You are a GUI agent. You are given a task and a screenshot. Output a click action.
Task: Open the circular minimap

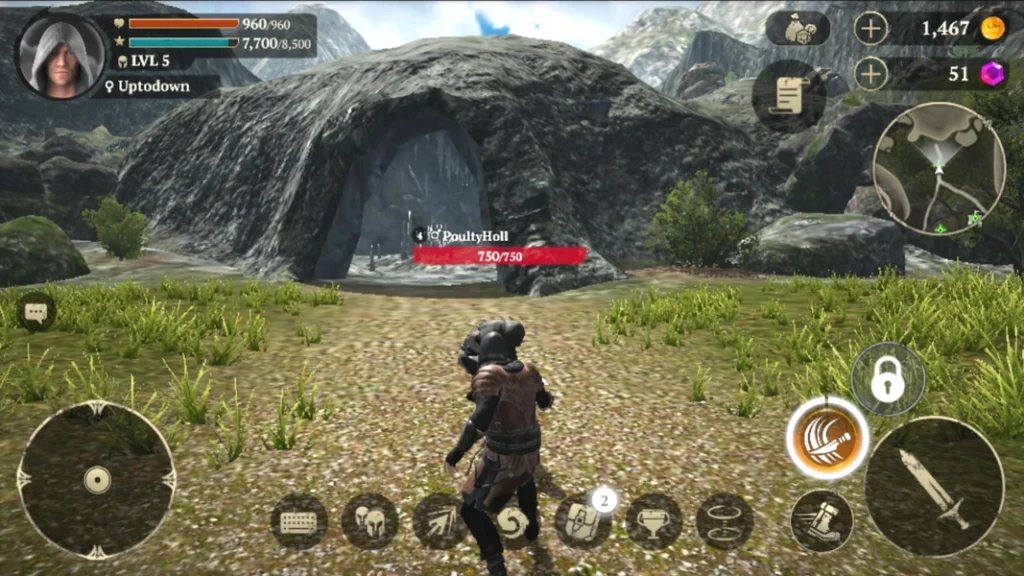(938, 168)
